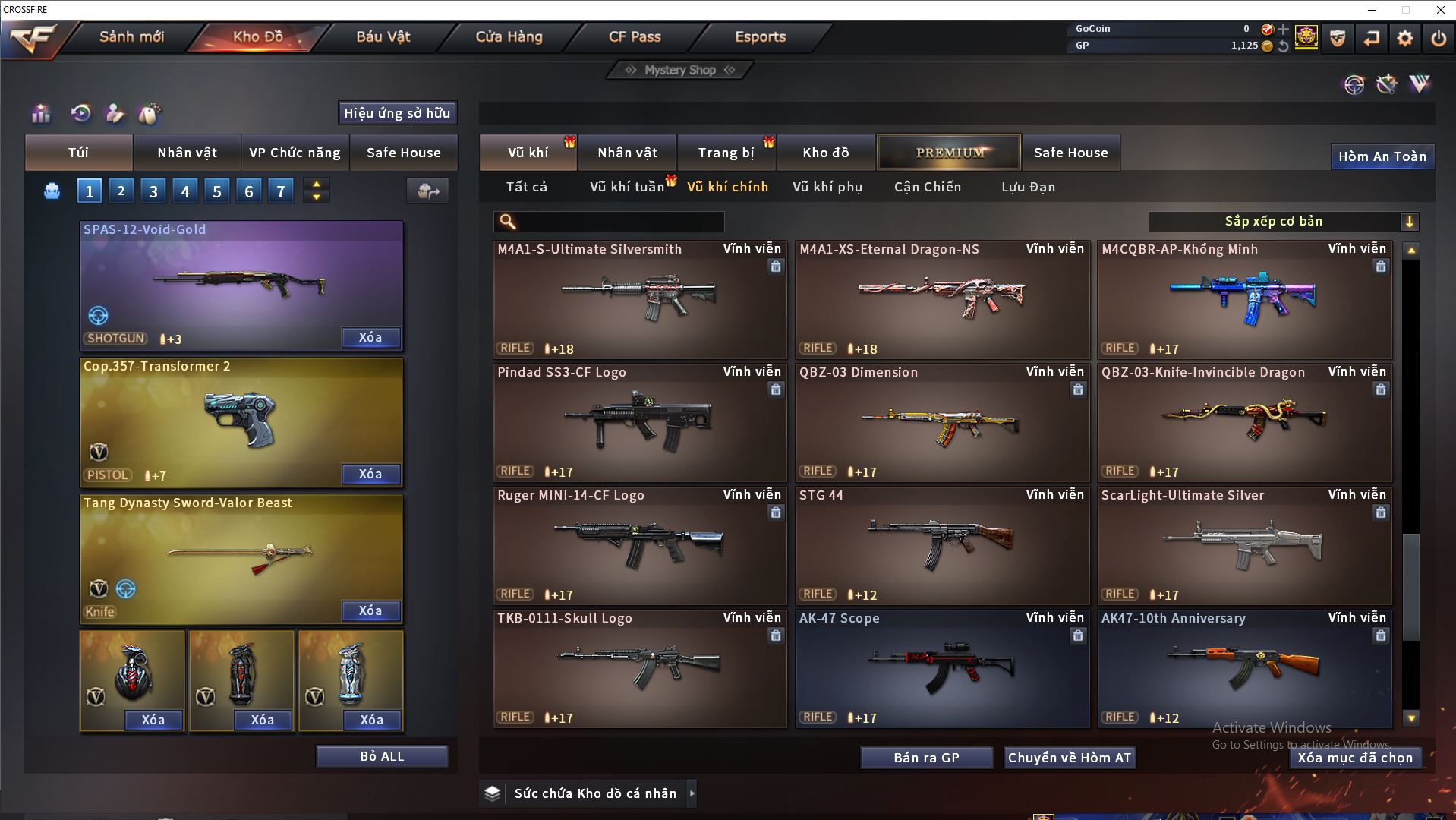Choose the AK47-10th Anniversary rifle
This screenshot has height=820, width=1456.
point(1244,669)
